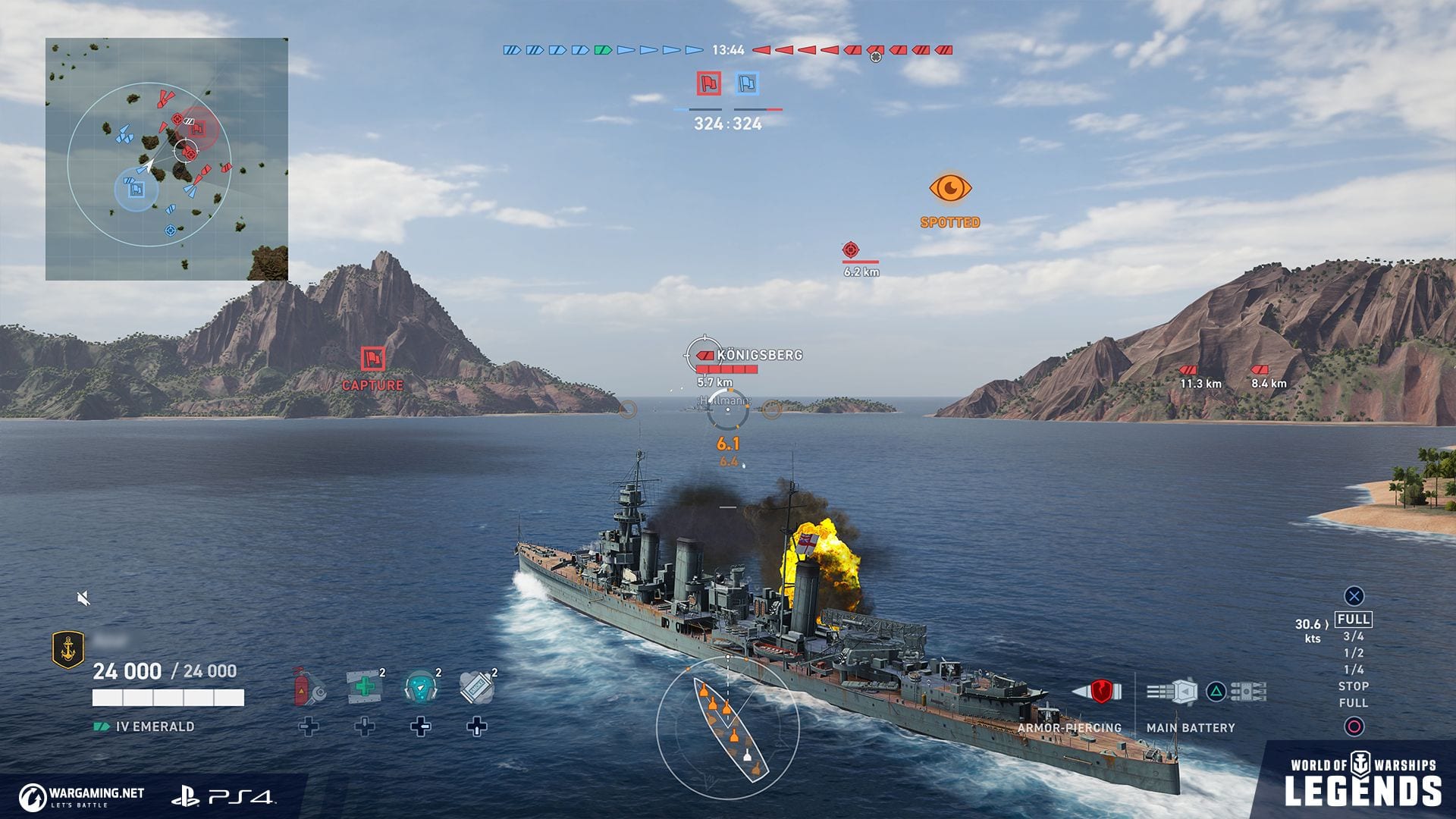Select STOP on the engine telegraph
Screen dimensions: 1456x819
point(1354,686)
